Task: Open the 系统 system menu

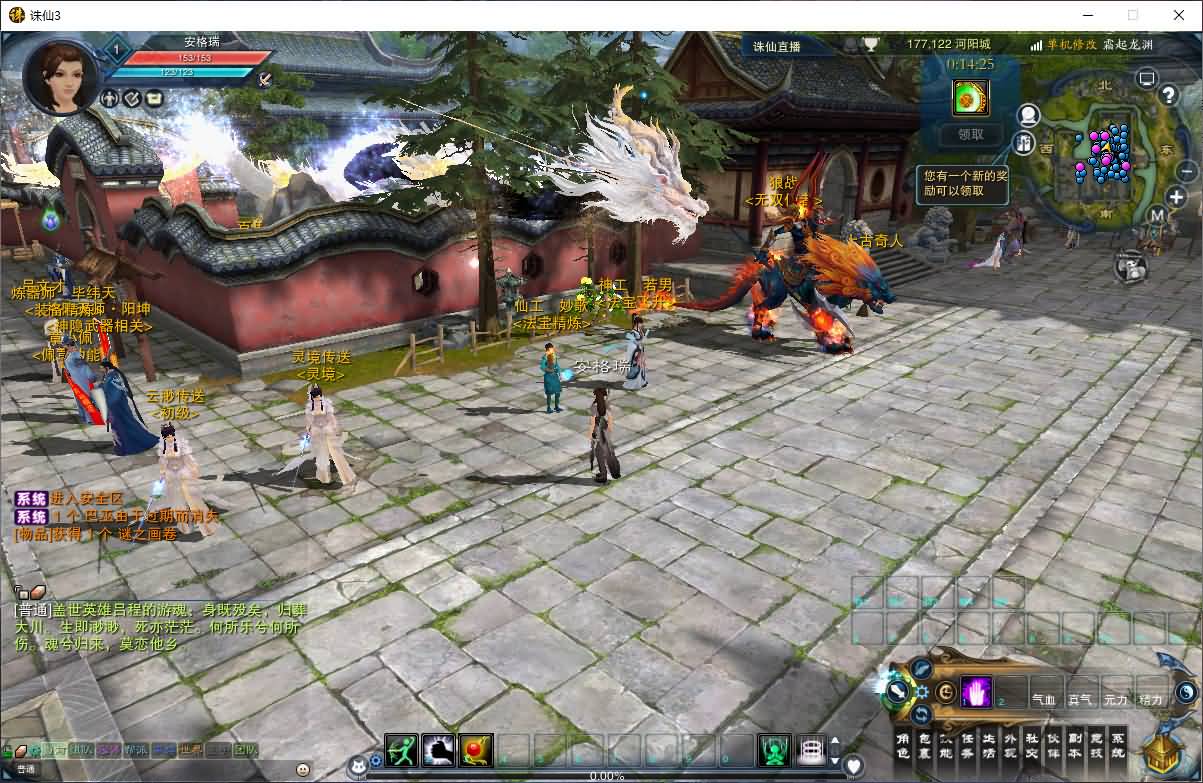Action: tap(1118, 747)
